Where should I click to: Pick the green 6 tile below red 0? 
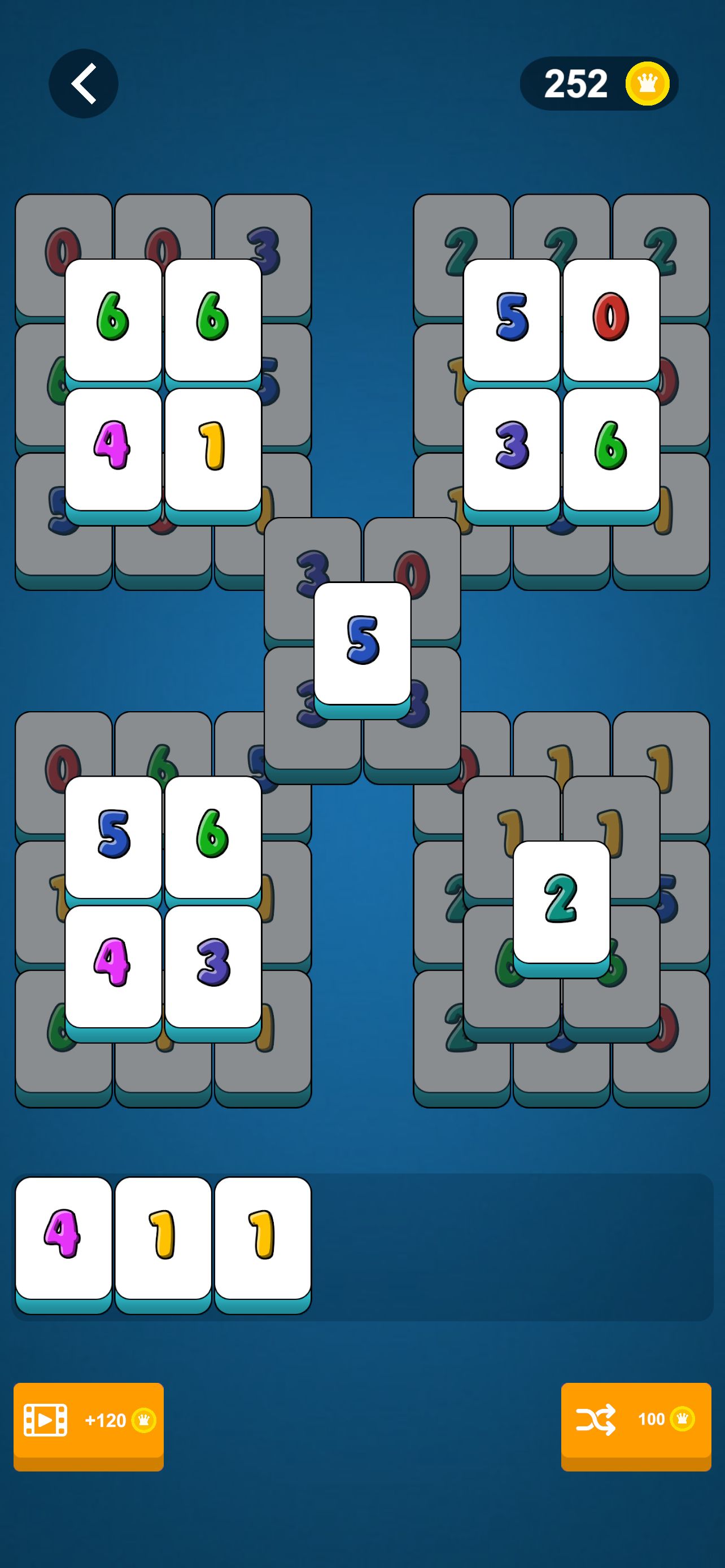coord(610,449)
